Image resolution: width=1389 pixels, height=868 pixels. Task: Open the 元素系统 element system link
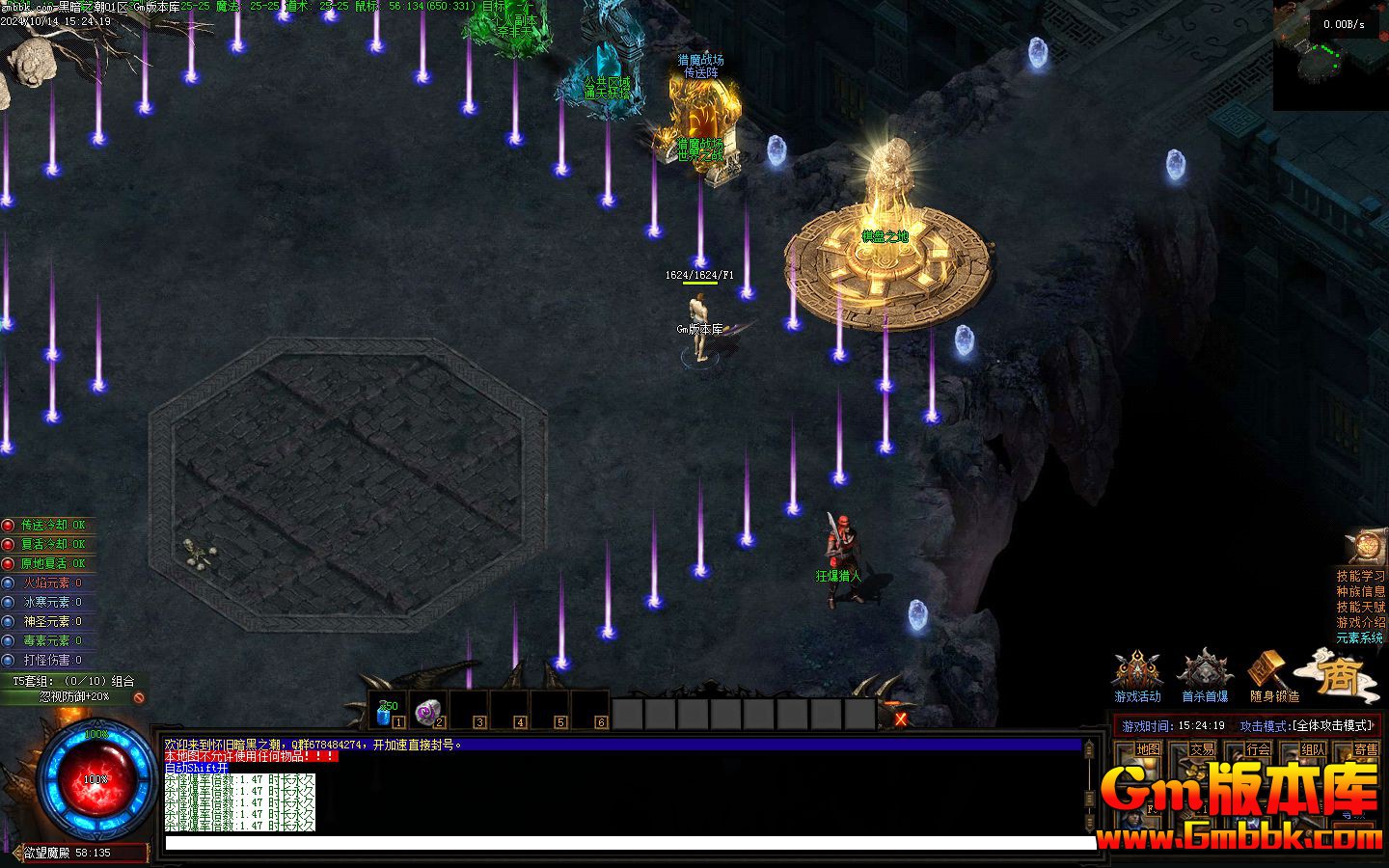1360,637
